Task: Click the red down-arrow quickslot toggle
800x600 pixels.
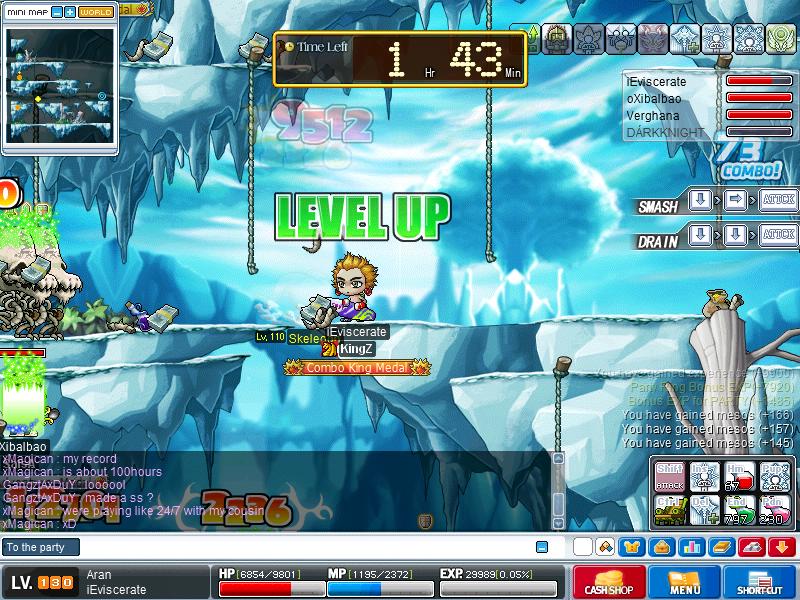Action: 781,547
